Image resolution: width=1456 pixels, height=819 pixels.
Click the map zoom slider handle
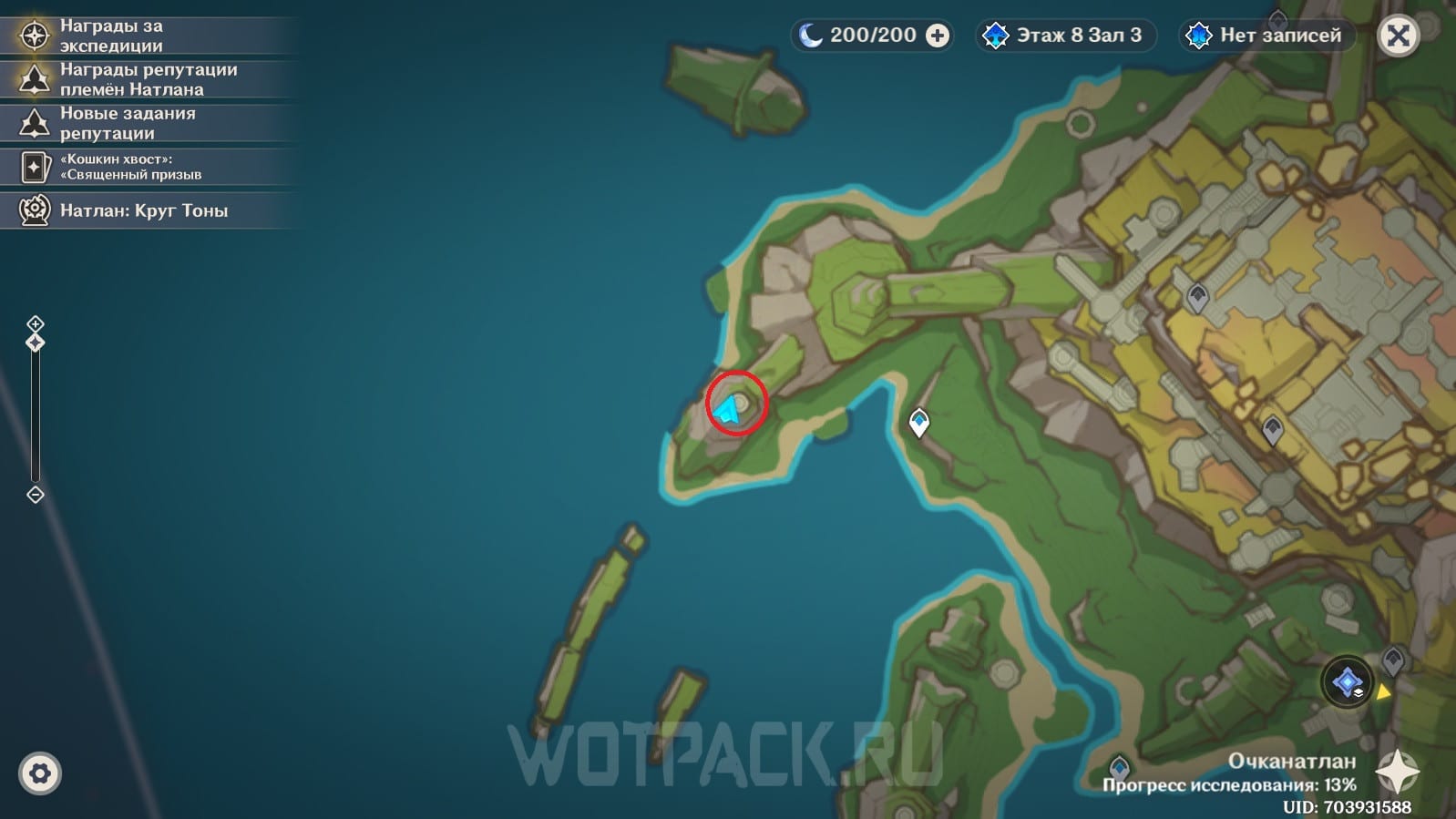36,343
